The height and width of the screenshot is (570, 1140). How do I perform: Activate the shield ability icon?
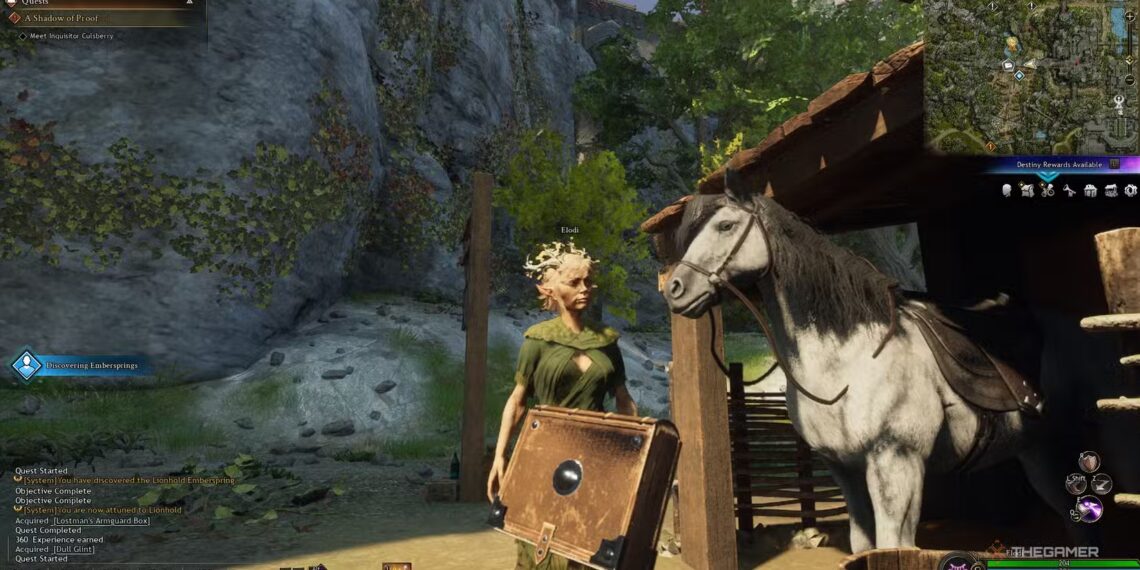point(1088,461)
